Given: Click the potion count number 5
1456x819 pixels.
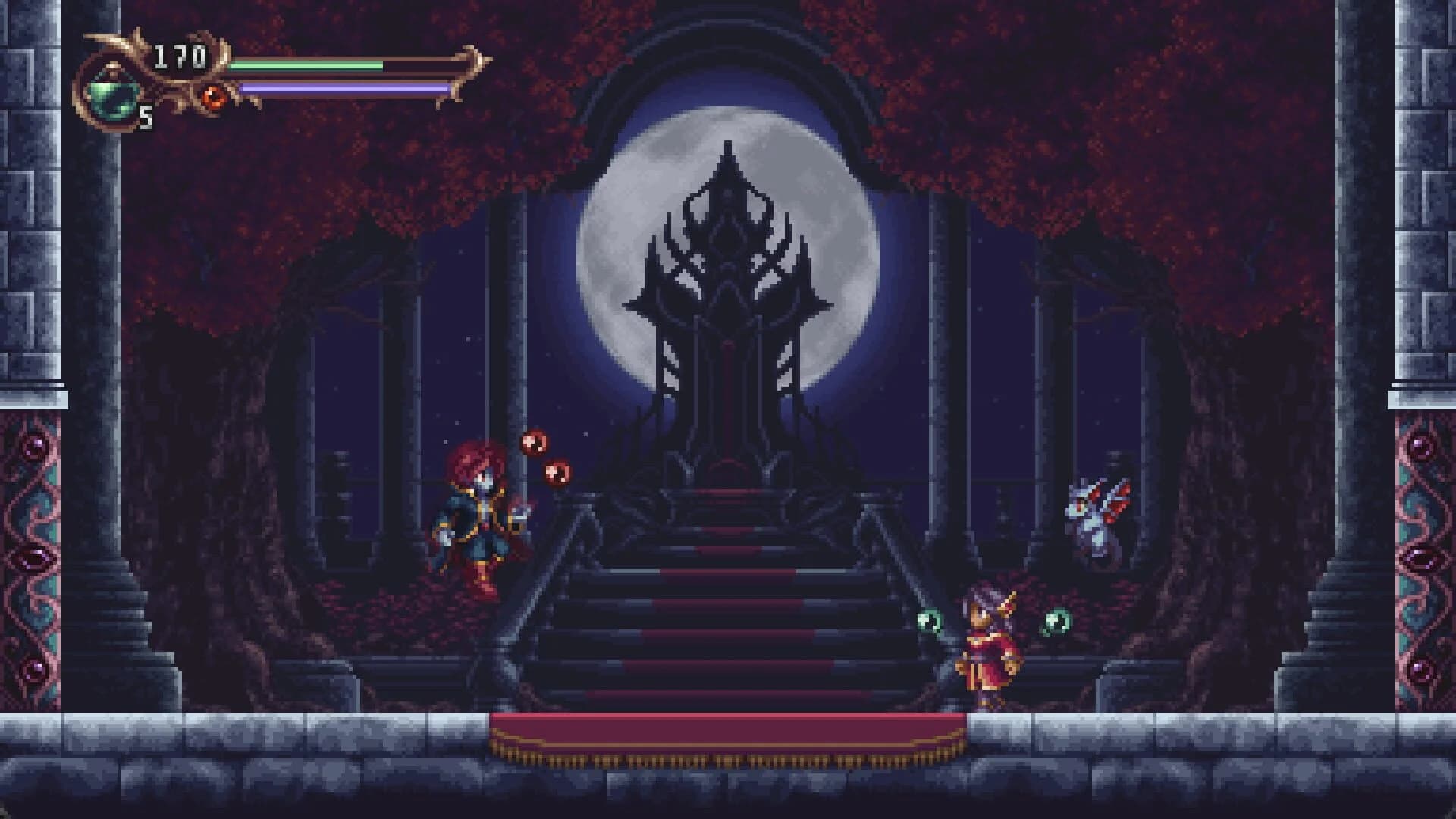Looking at the screenshot, I should point(146,118).
